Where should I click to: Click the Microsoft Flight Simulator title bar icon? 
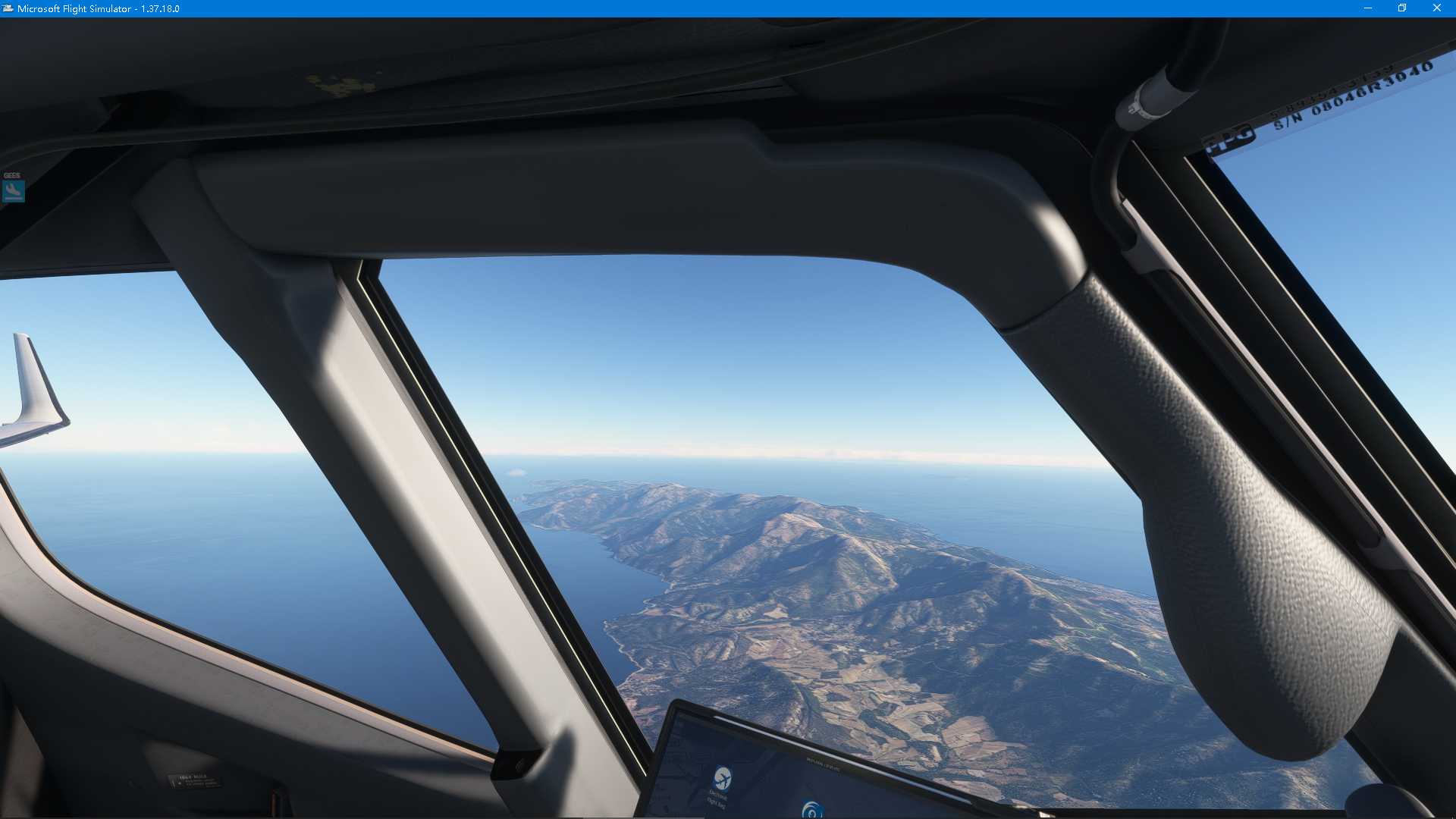(7, 8)
